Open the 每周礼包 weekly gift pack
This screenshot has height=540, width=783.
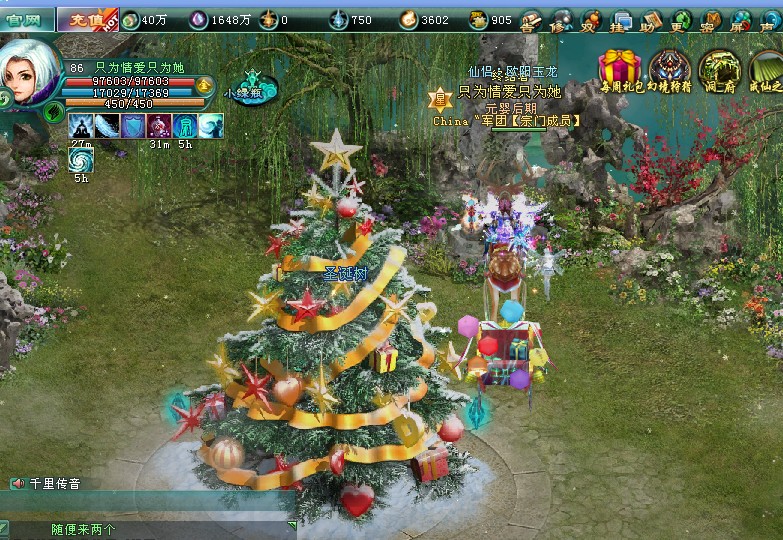tap(620, 68)
